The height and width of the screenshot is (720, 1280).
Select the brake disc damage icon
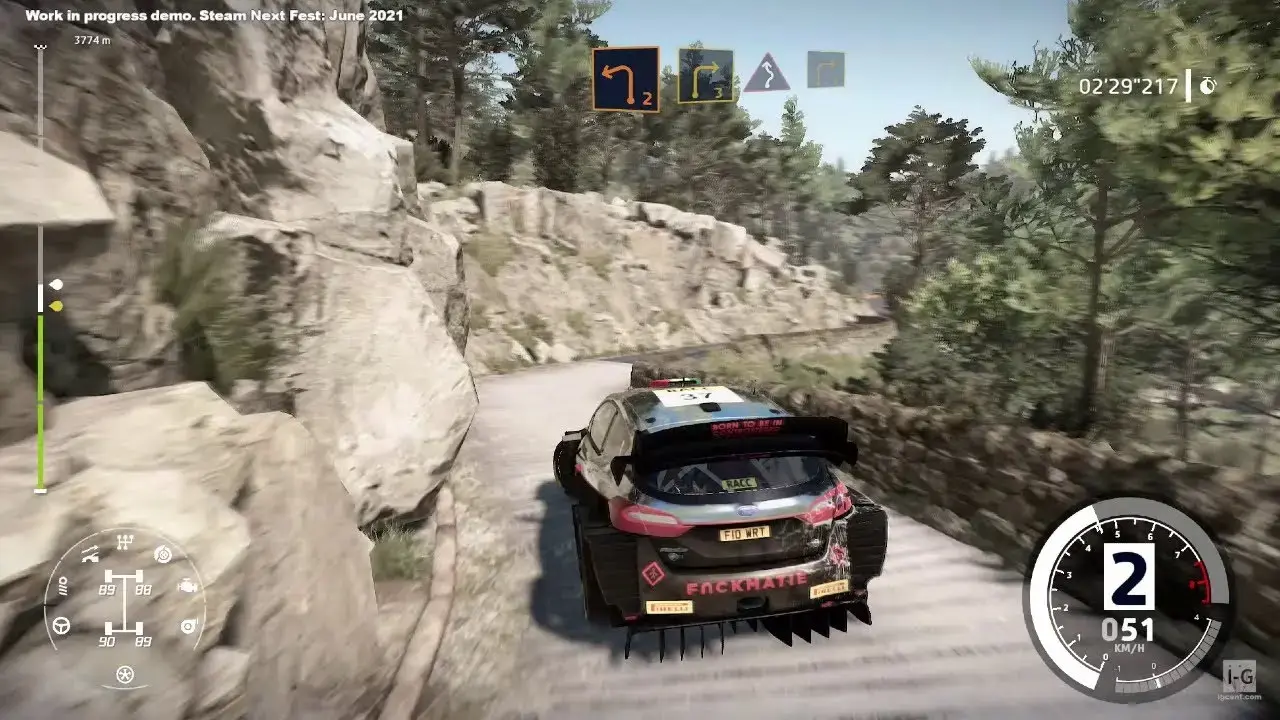coord(162,553)
